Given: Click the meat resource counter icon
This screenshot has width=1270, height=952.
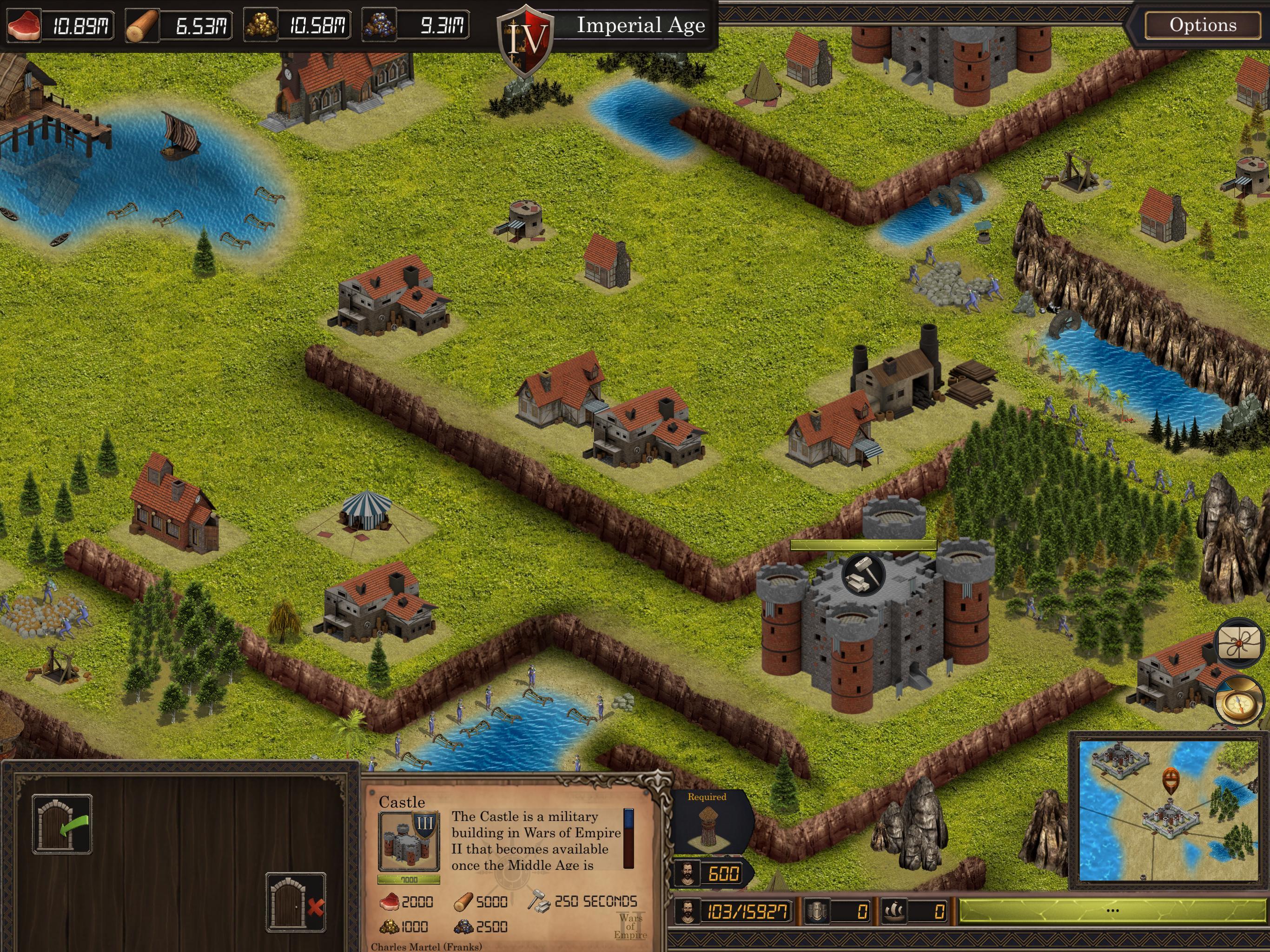Looking at the screenshot, I should click(24, 25).
